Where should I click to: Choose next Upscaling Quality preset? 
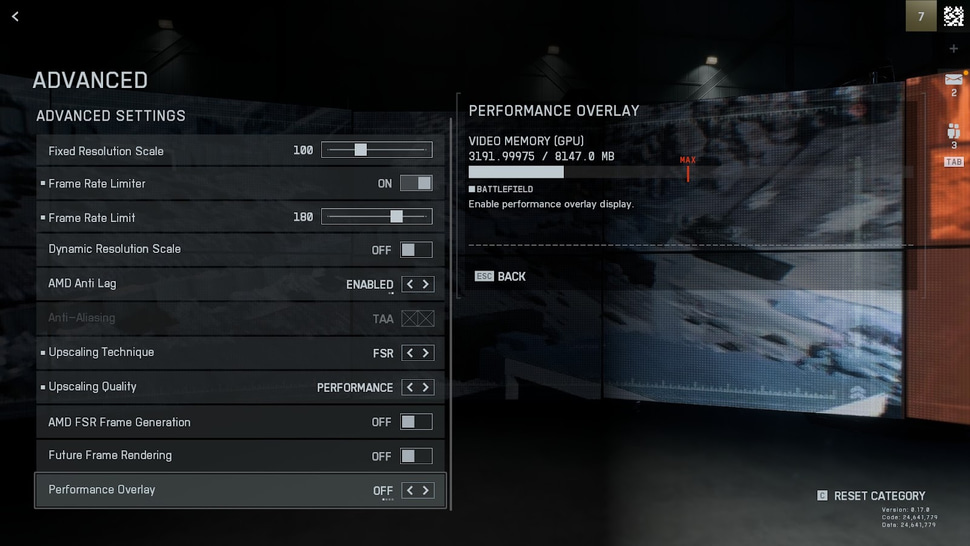[426, 387]
